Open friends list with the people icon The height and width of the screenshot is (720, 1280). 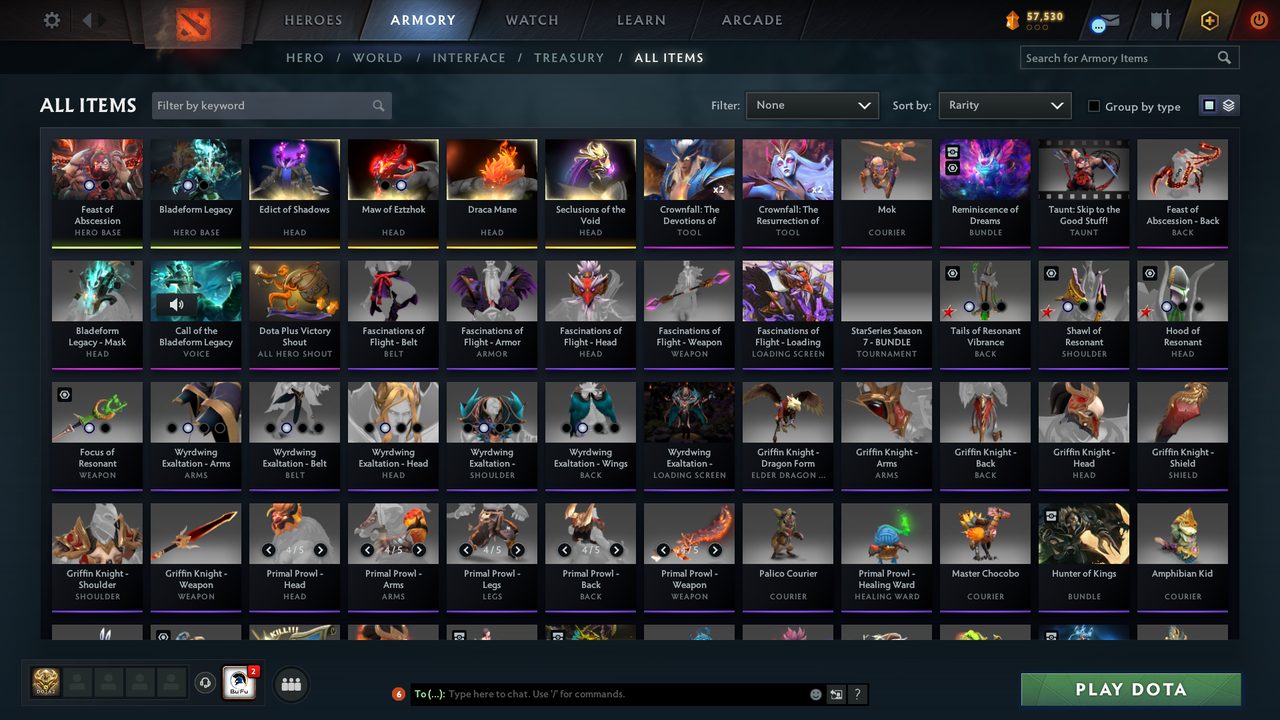point(291,684)
